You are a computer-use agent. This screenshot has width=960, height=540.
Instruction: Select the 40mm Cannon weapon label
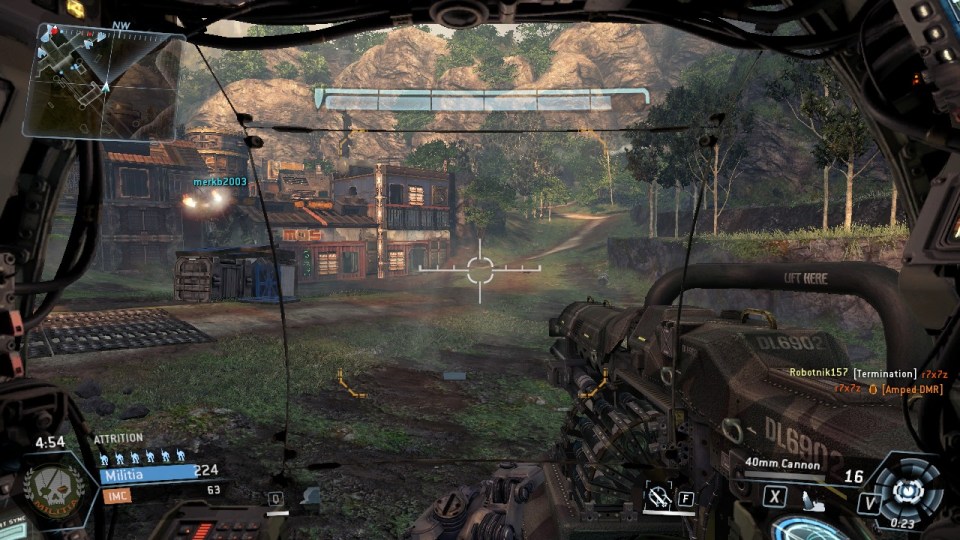coord(782,465)
